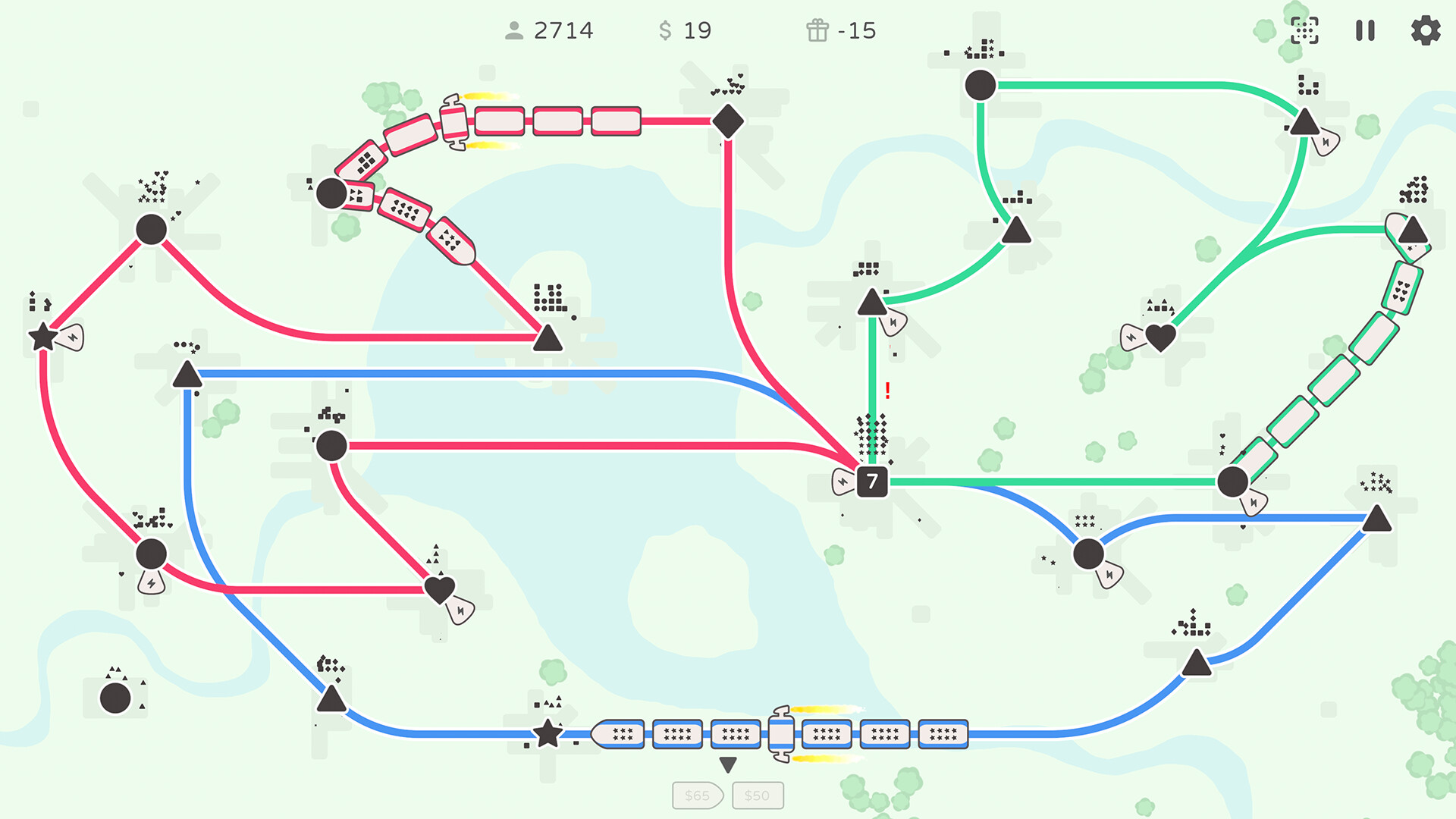
Task: Click the passenger counter person icon
Action: pyautogui.click(x=516, y=31)
